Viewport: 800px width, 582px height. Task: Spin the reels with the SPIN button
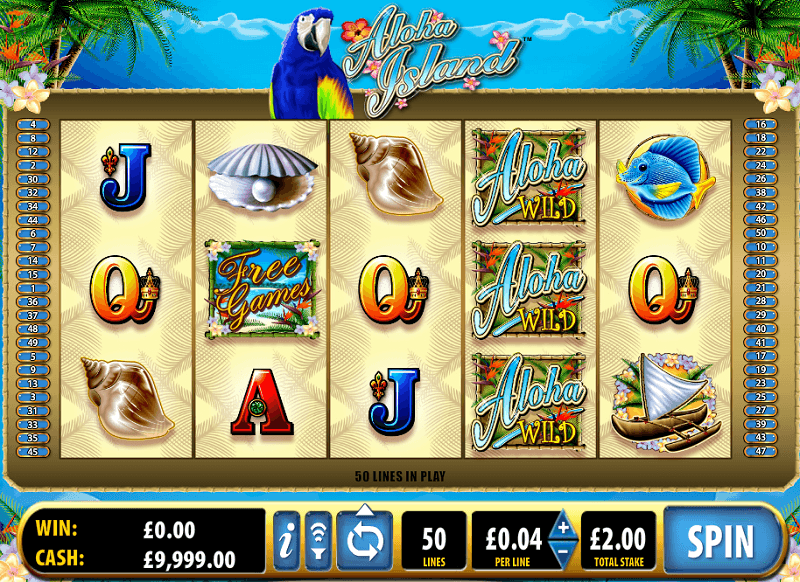720,541
